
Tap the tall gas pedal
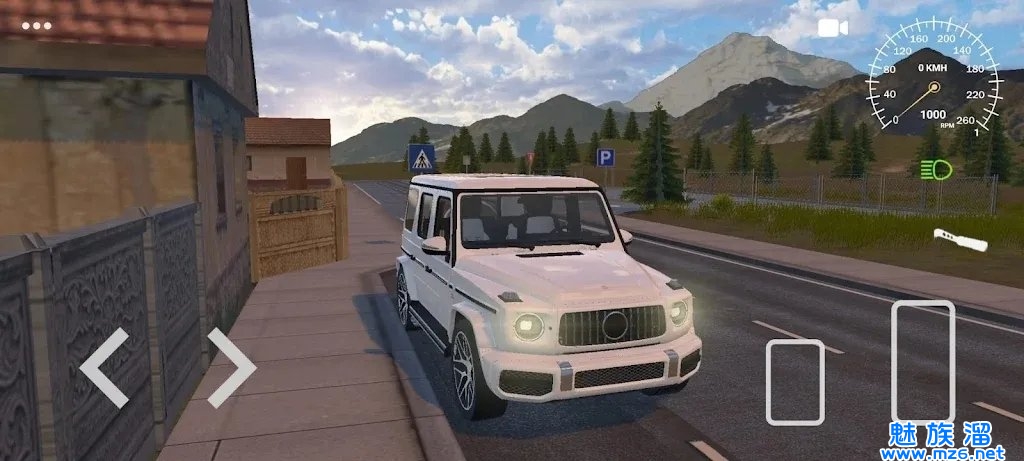click(x=922, y=361)
